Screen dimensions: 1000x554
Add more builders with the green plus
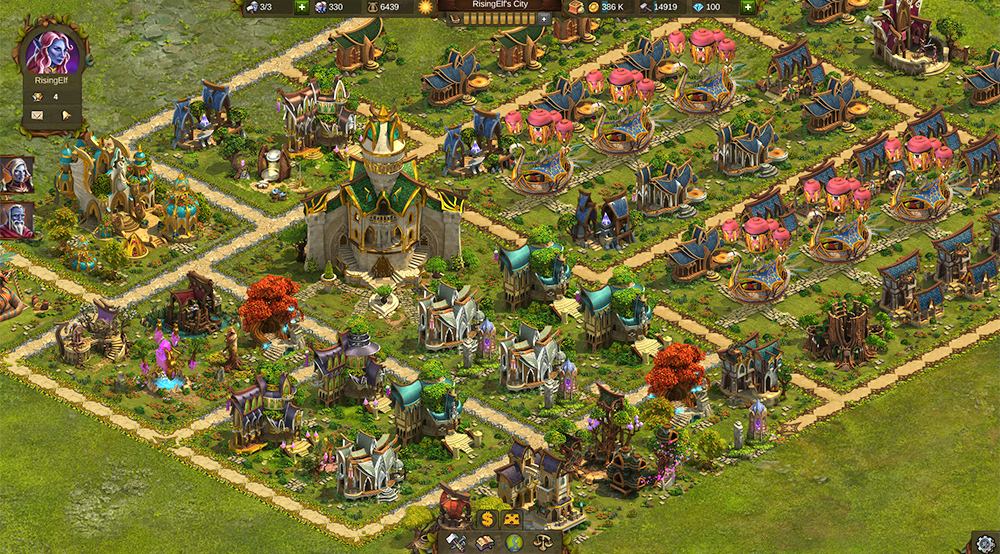[302, 7]
